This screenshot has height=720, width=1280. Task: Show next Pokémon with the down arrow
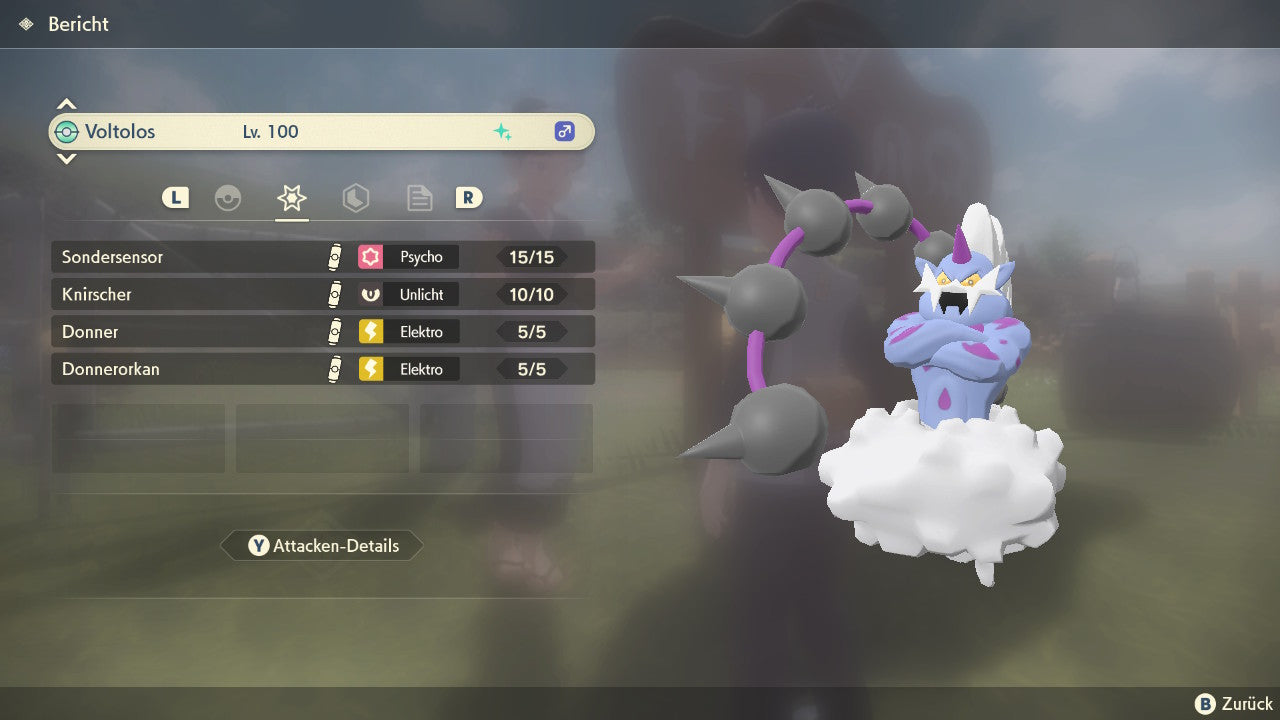click(x=66, y=158)
